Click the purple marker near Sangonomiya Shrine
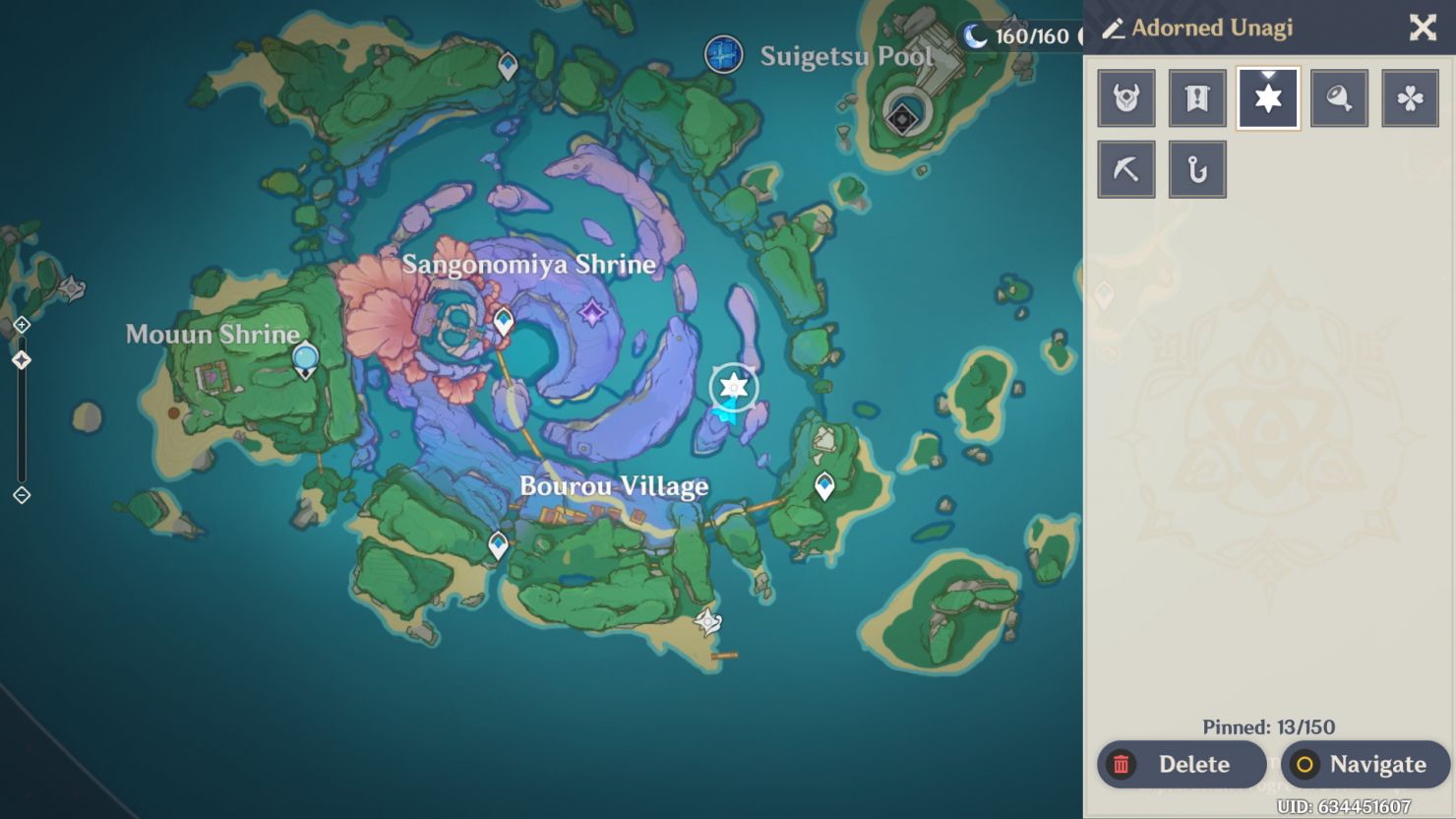 pos(592,313)
